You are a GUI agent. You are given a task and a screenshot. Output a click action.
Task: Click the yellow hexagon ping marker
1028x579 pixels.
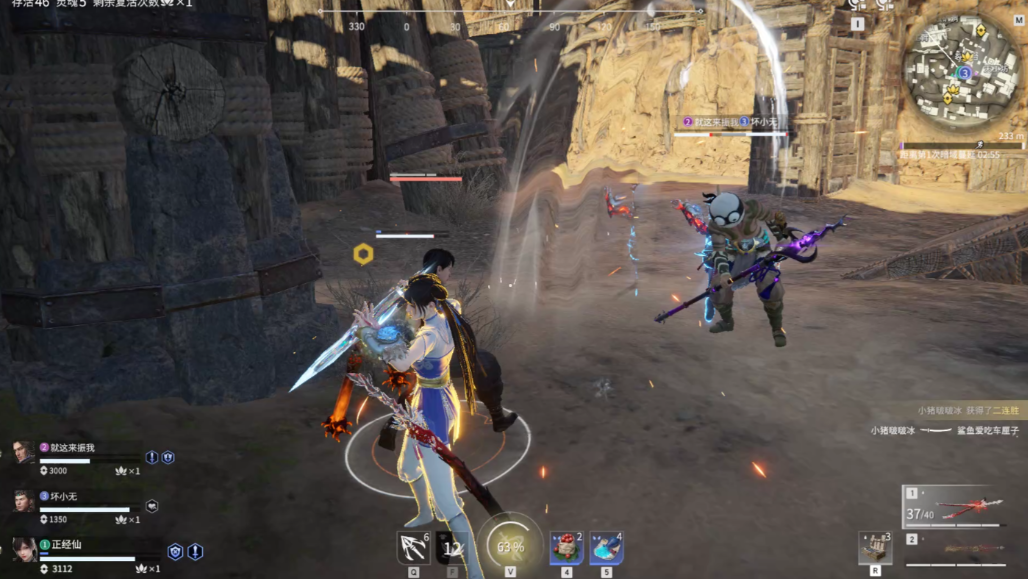(x=364, y=254)
